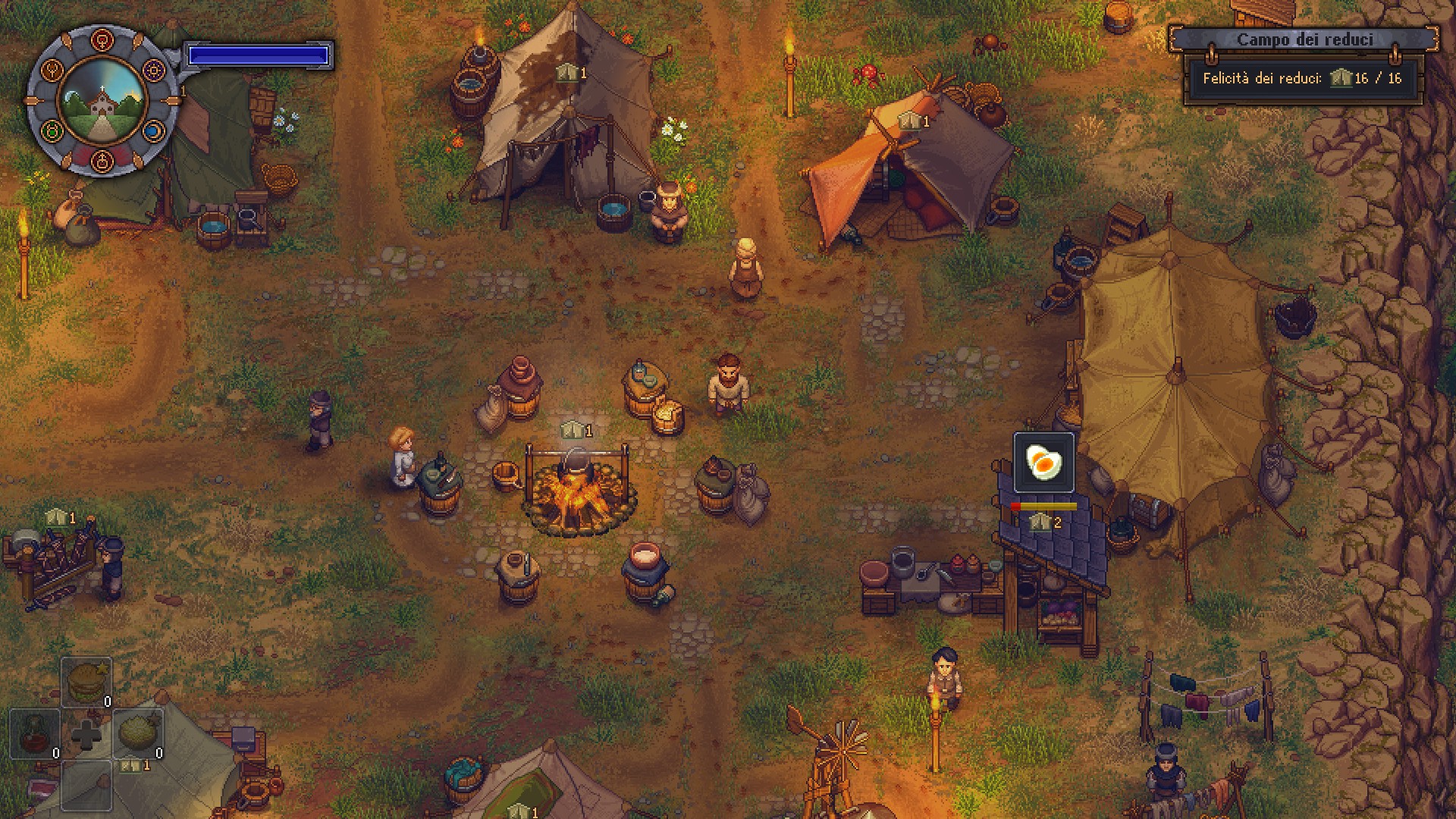The width and height of the screenshot is (1456, 819).
Task: Use the red potion flask slot
Action: click(35, 733)
